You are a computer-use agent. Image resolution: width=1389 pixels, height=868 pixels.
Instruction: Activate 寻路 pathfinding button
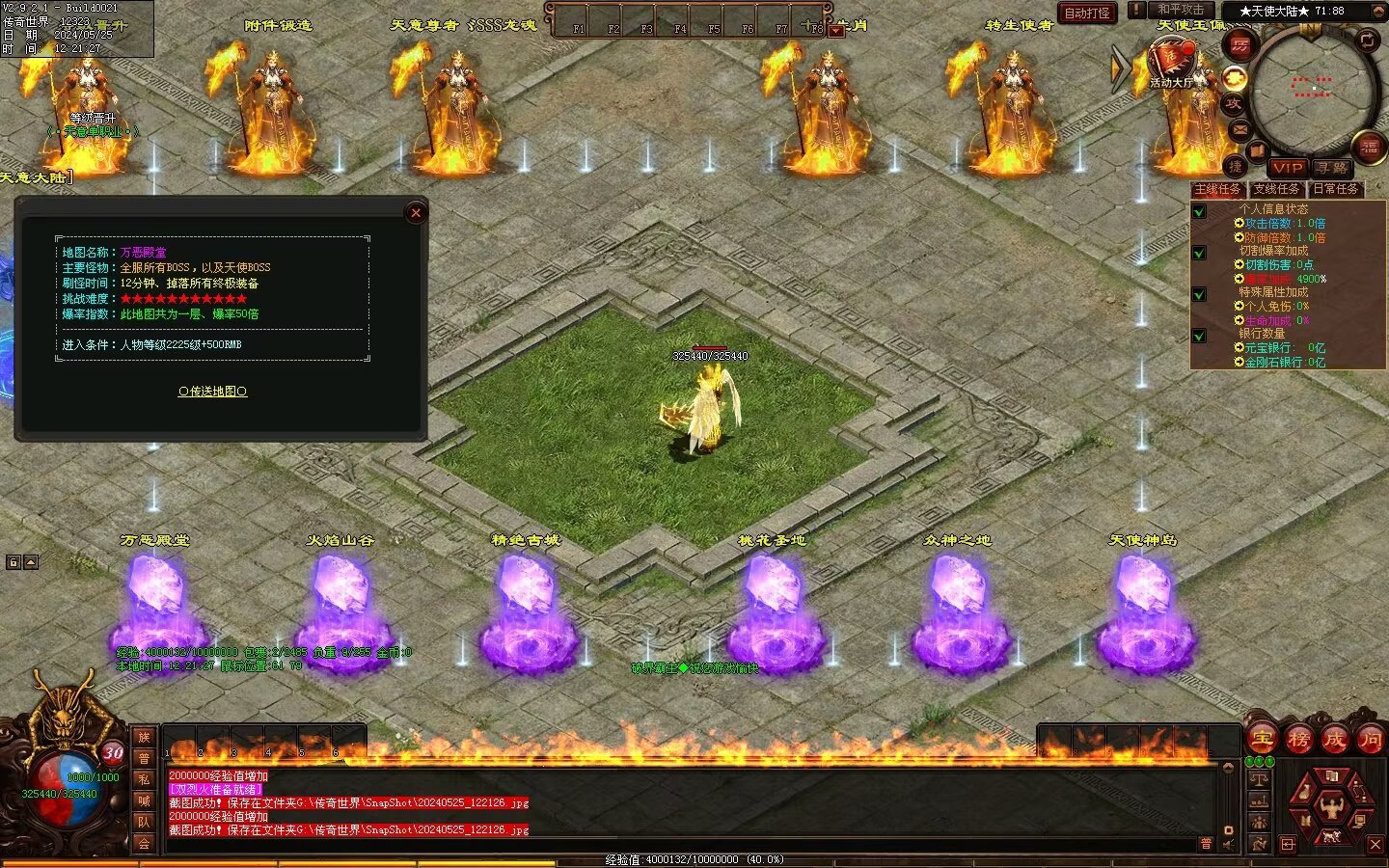(x=1332, y=167)
